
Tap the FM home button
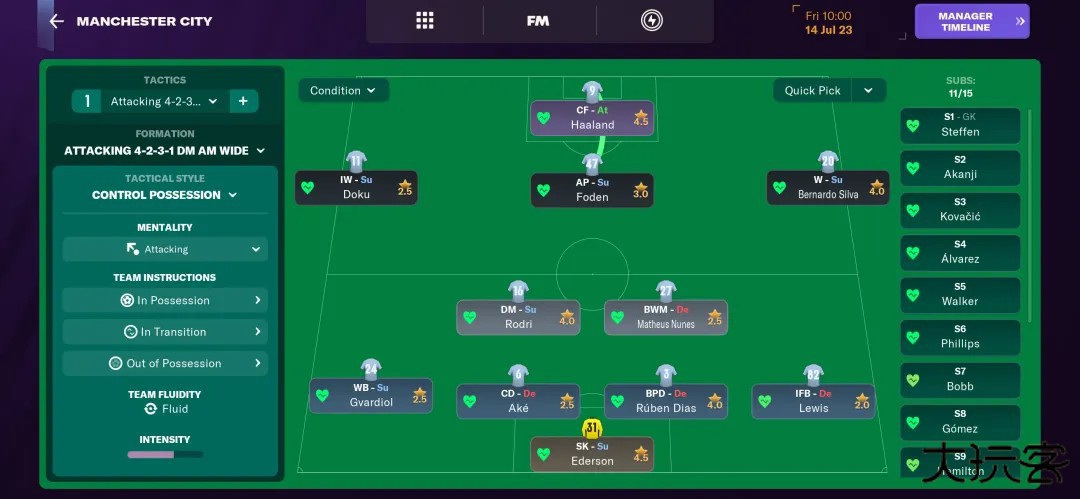click(x=538, y=21)
